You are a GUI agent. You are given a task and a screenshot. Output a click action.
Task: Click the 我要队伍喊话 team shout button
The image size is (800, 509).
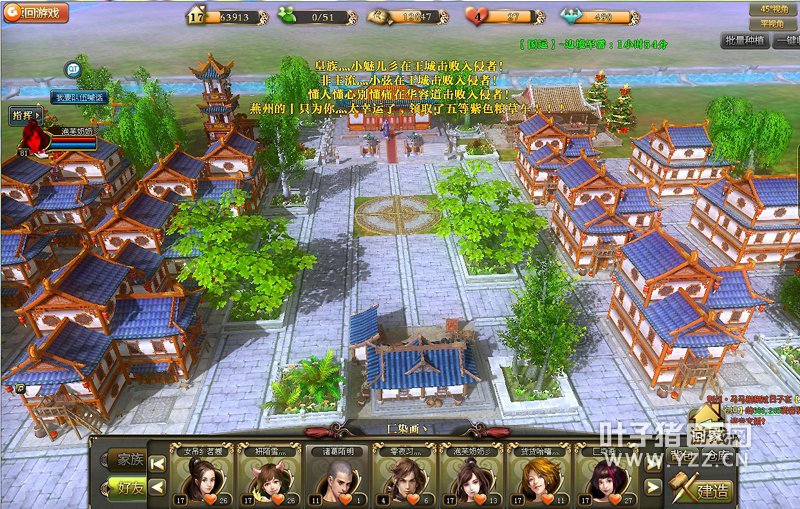[79, 97]
